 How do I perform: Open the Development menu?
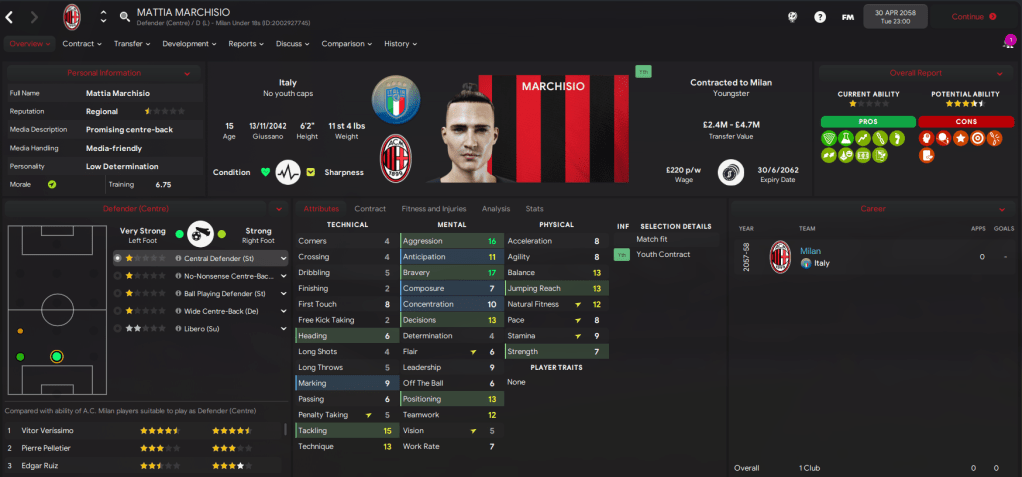(x=189, y=44)
